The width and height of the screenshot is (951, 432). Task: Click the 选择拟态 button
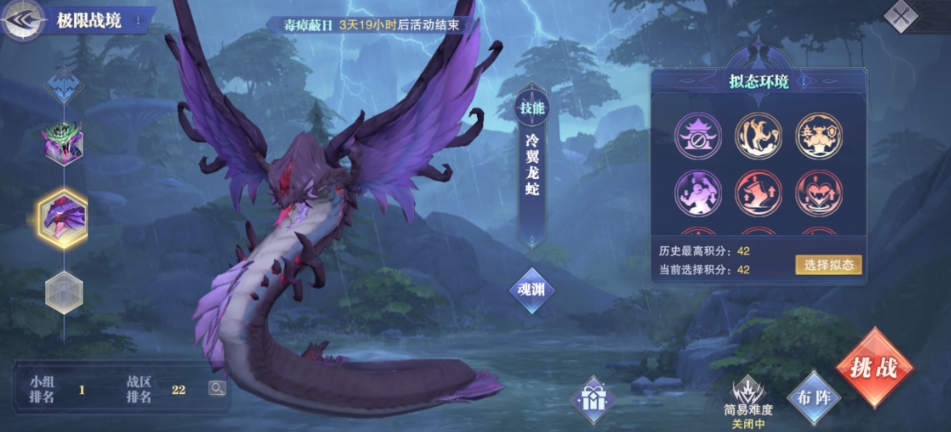(828, 264)
